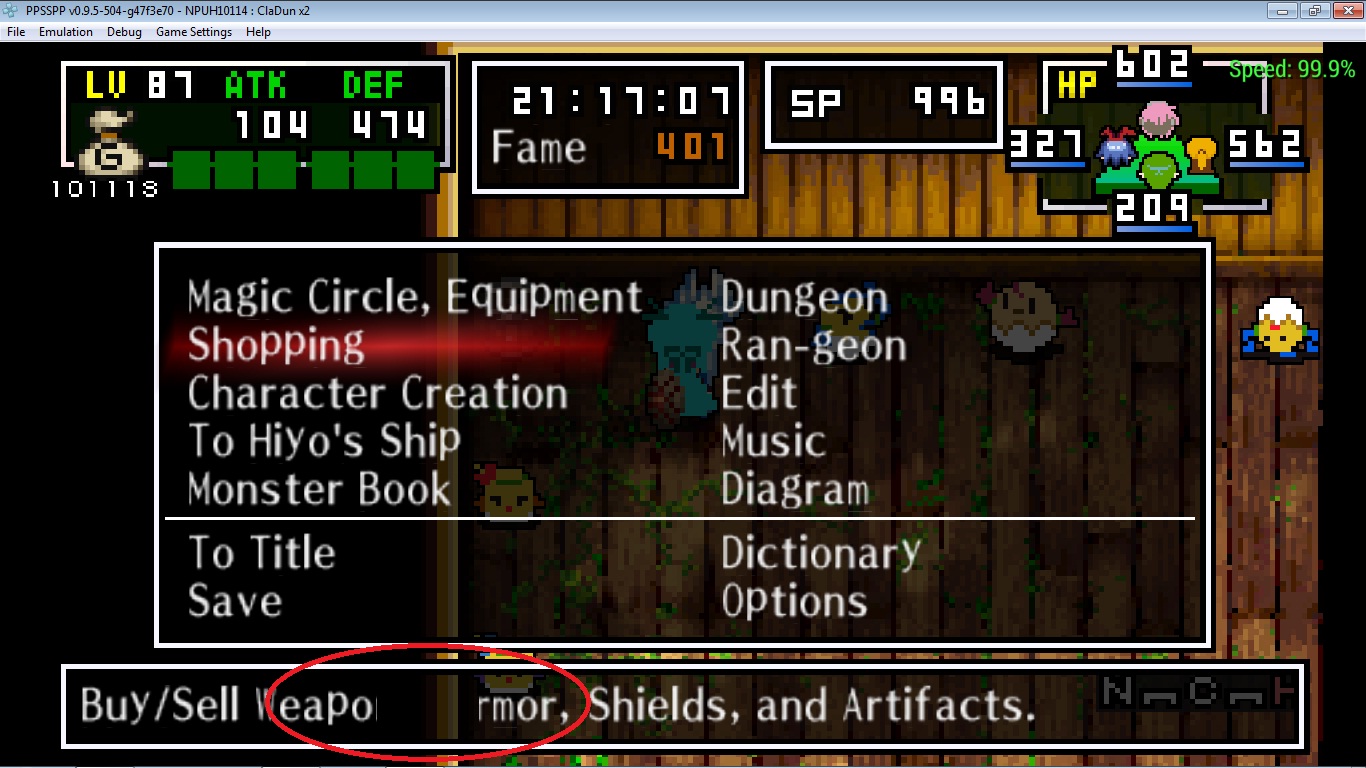Open the emulator's Game Settings menu
This screenshot has height=768, width=1366.
pos(193,32)
